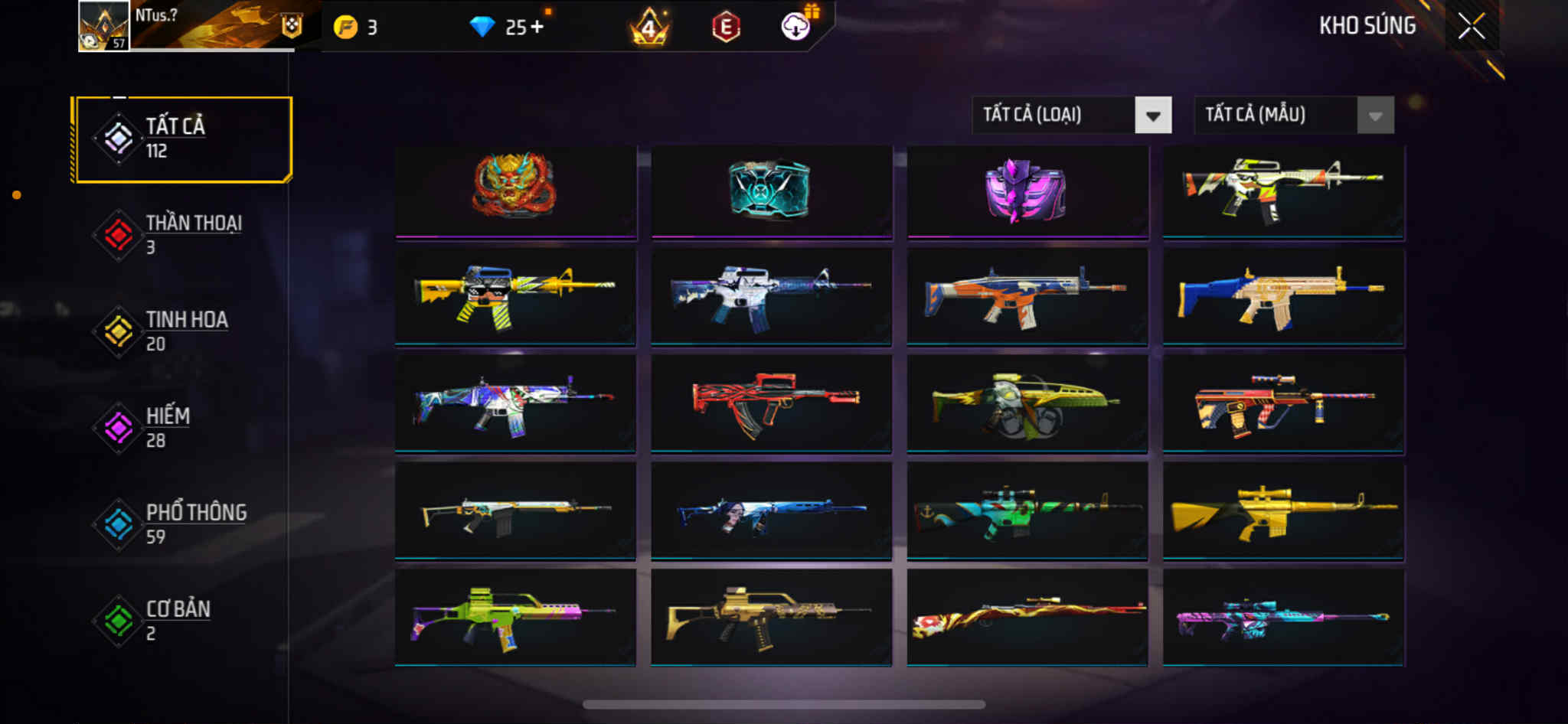This screenshot has width=1568, height=724.
Task: Choose the Cơ Bản rarity tab
Action: (x=183, y=621)
